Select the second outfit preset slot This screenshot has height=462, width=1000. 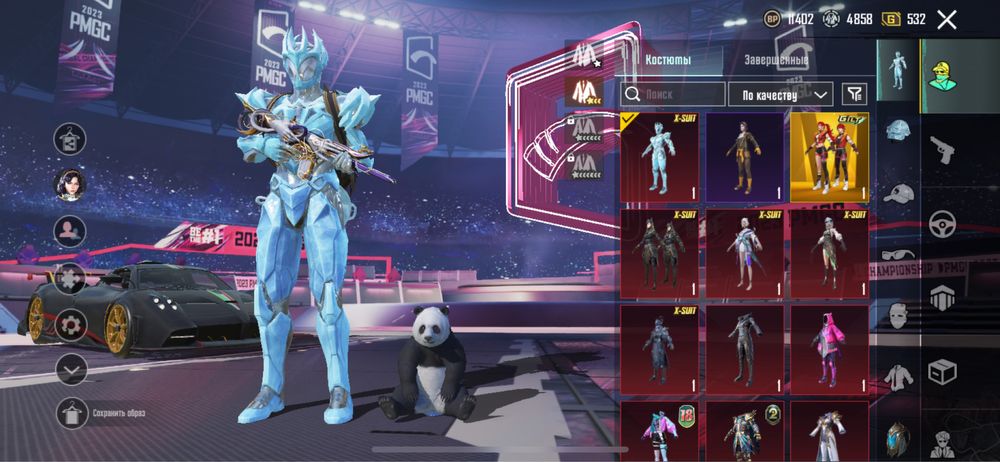(x=581, y=92)
